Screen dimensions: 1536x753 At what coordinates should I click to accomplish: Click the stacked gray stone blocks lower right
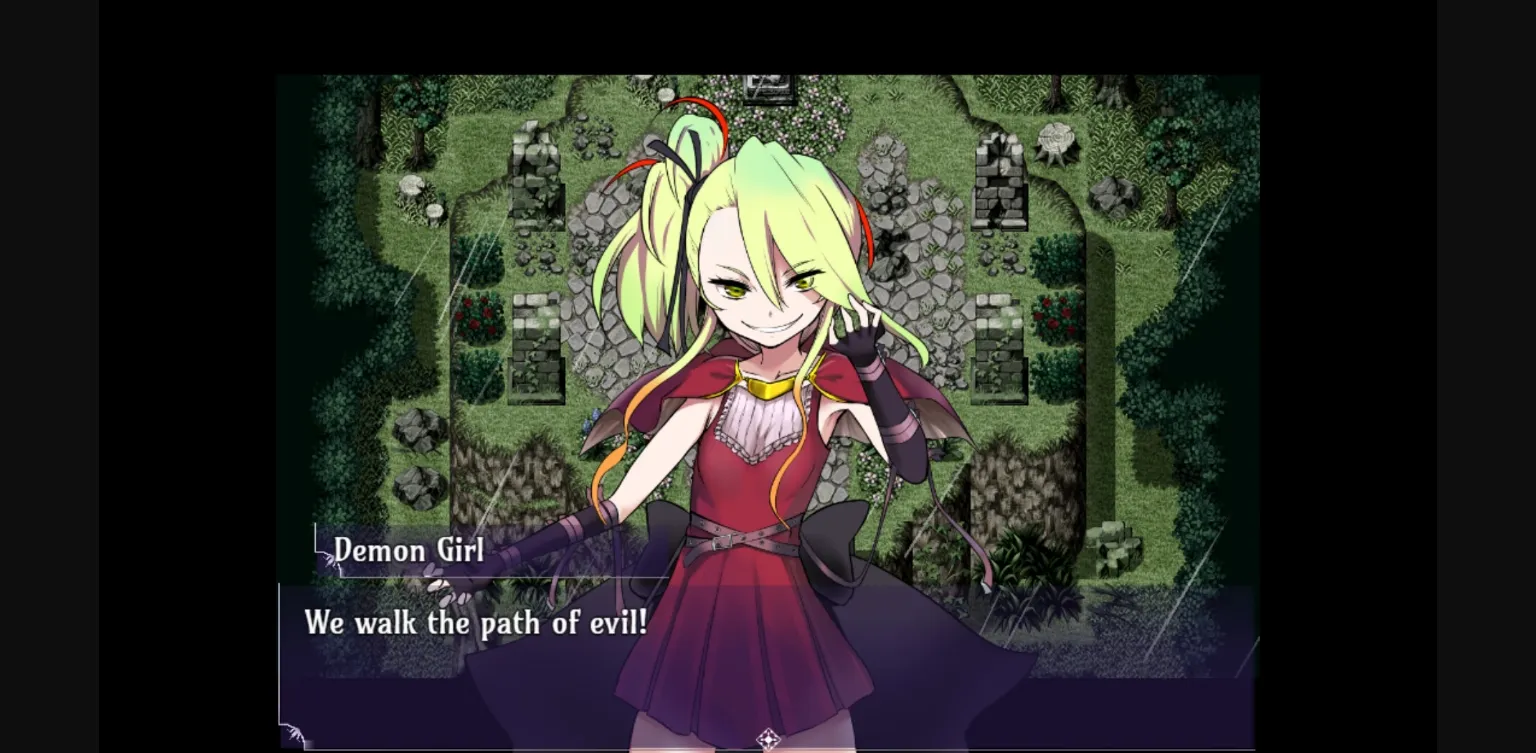click(1117, 547)
